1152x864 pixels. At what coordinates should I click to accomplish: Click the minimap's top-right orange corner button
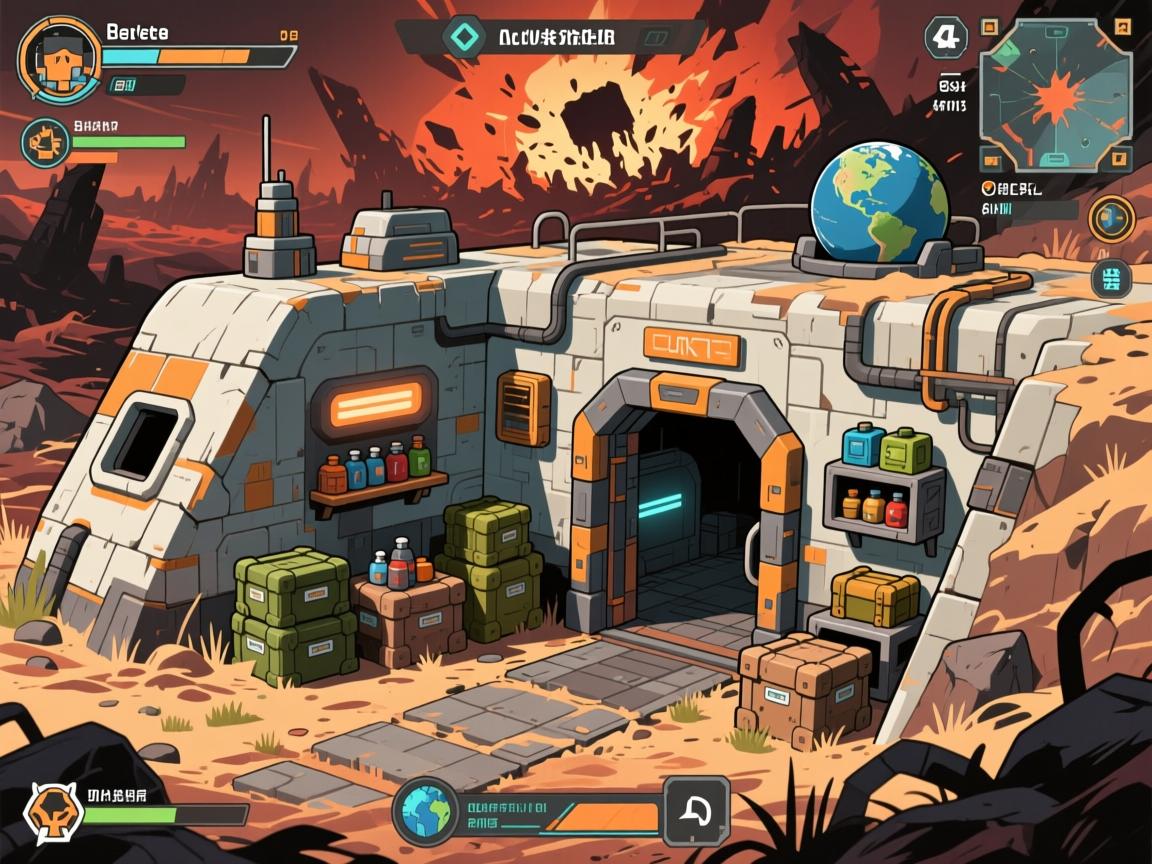[1123, 27]
